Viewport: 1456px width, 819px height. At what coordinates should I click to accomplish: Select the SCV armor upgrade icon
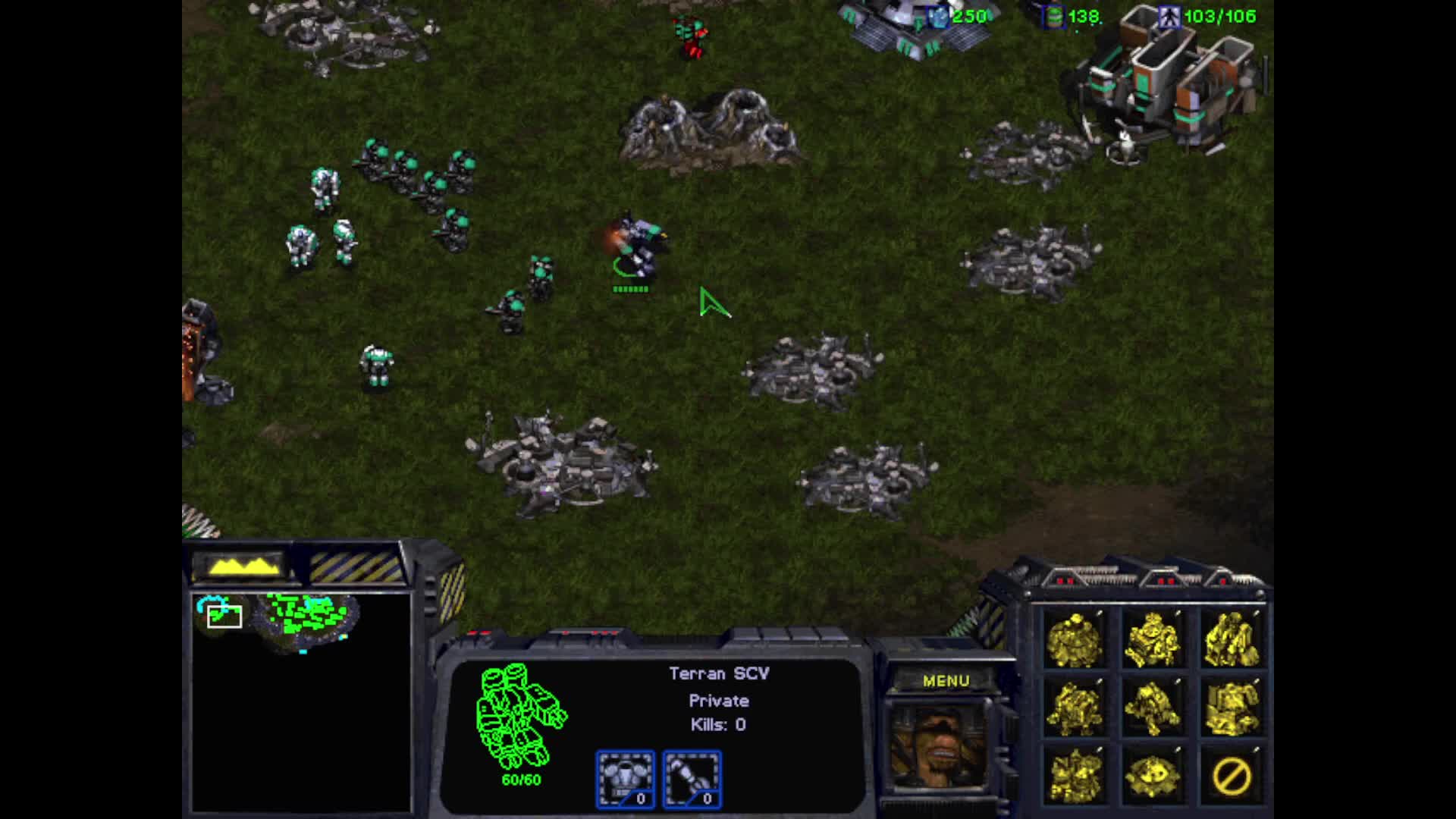click(625, 779)
